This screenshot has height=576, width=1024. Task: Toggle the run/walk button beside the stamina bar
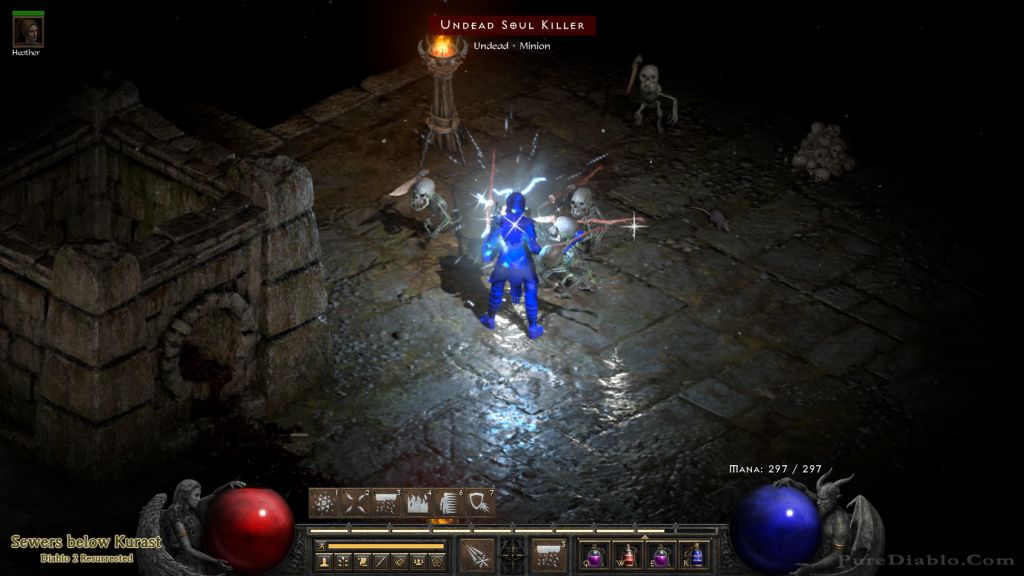click(320, 545)
